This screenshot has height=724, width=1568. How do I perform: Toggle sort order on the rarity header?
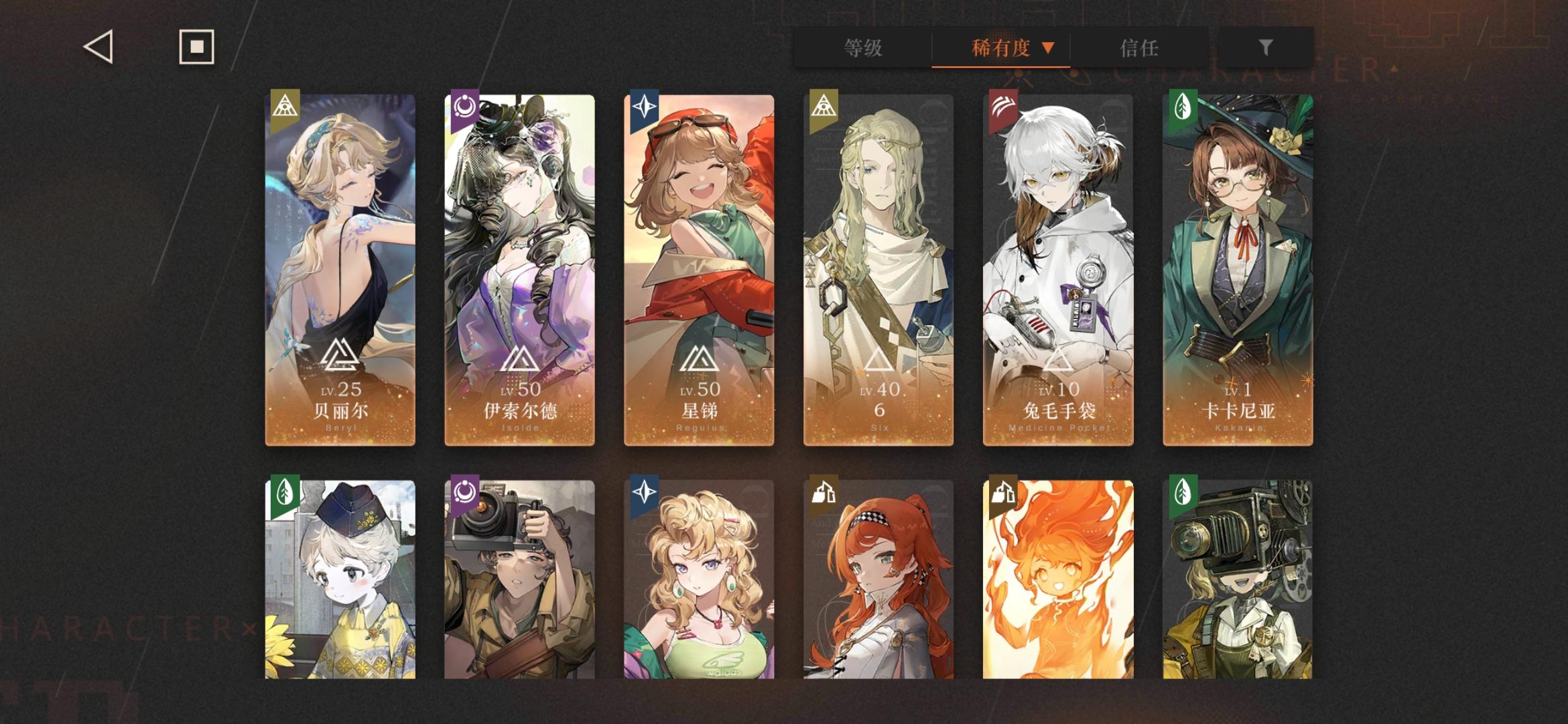coord(1000,48)
